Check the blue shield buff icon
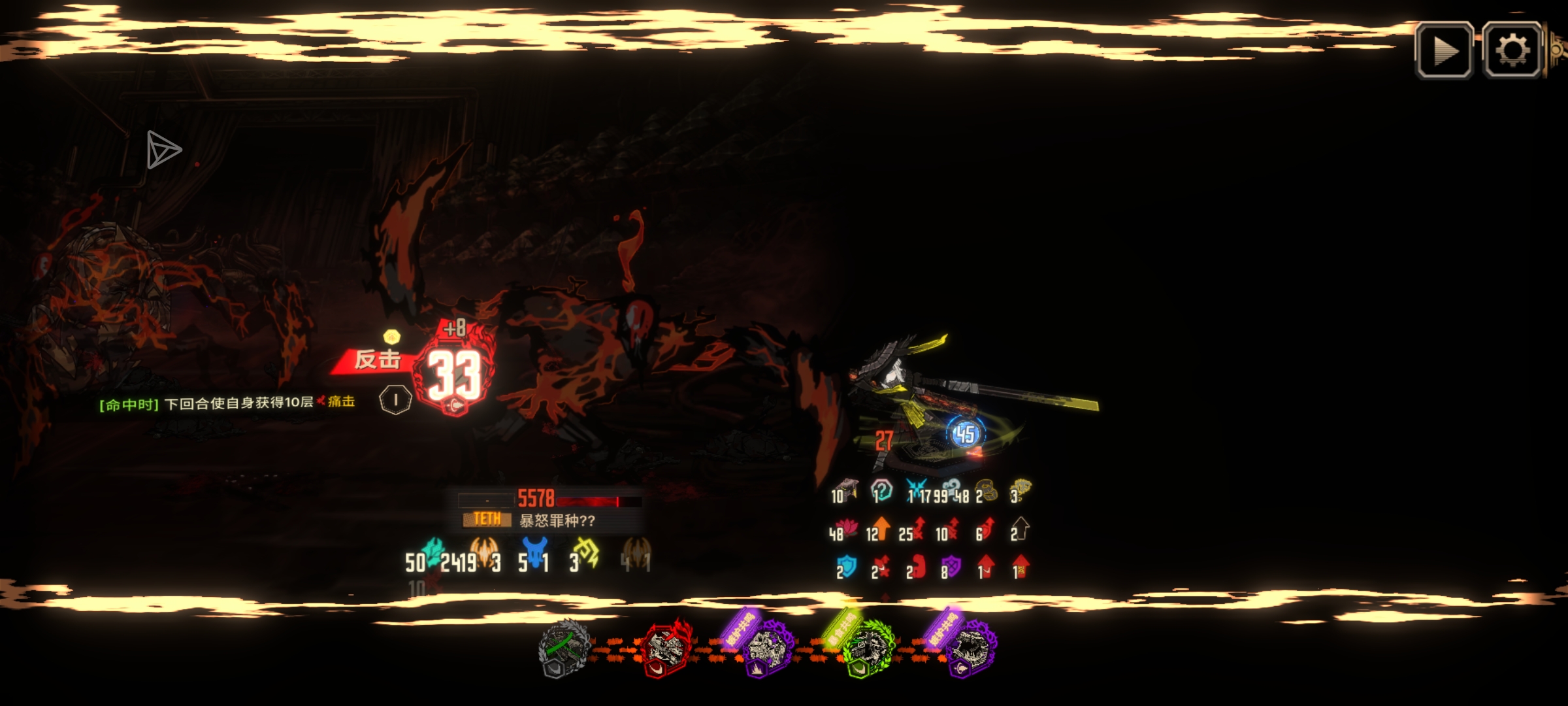The width and height of the screenshot is (1568, 706). (x=847, y=566)
